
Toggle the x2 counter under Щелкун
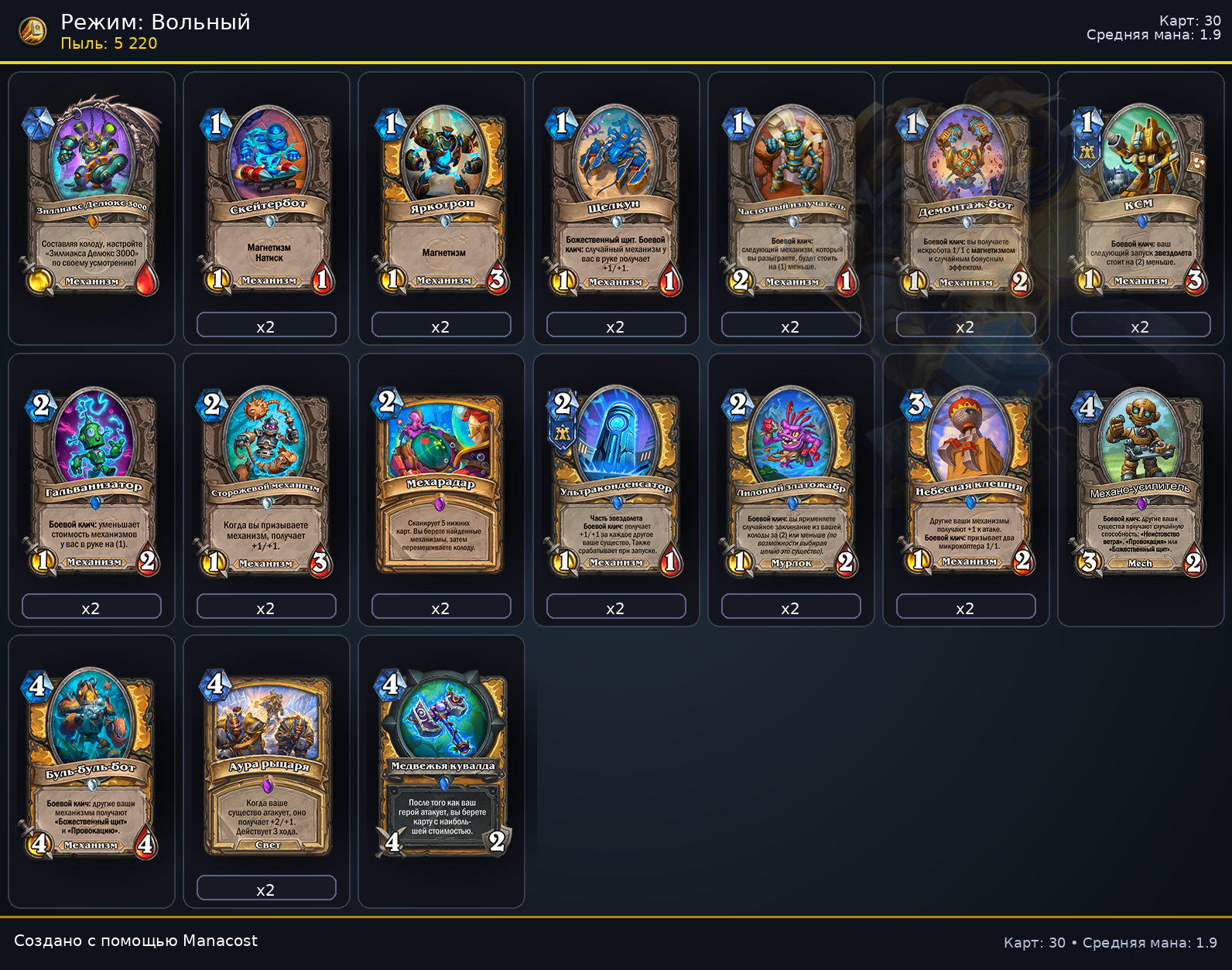tap(616, 326)
